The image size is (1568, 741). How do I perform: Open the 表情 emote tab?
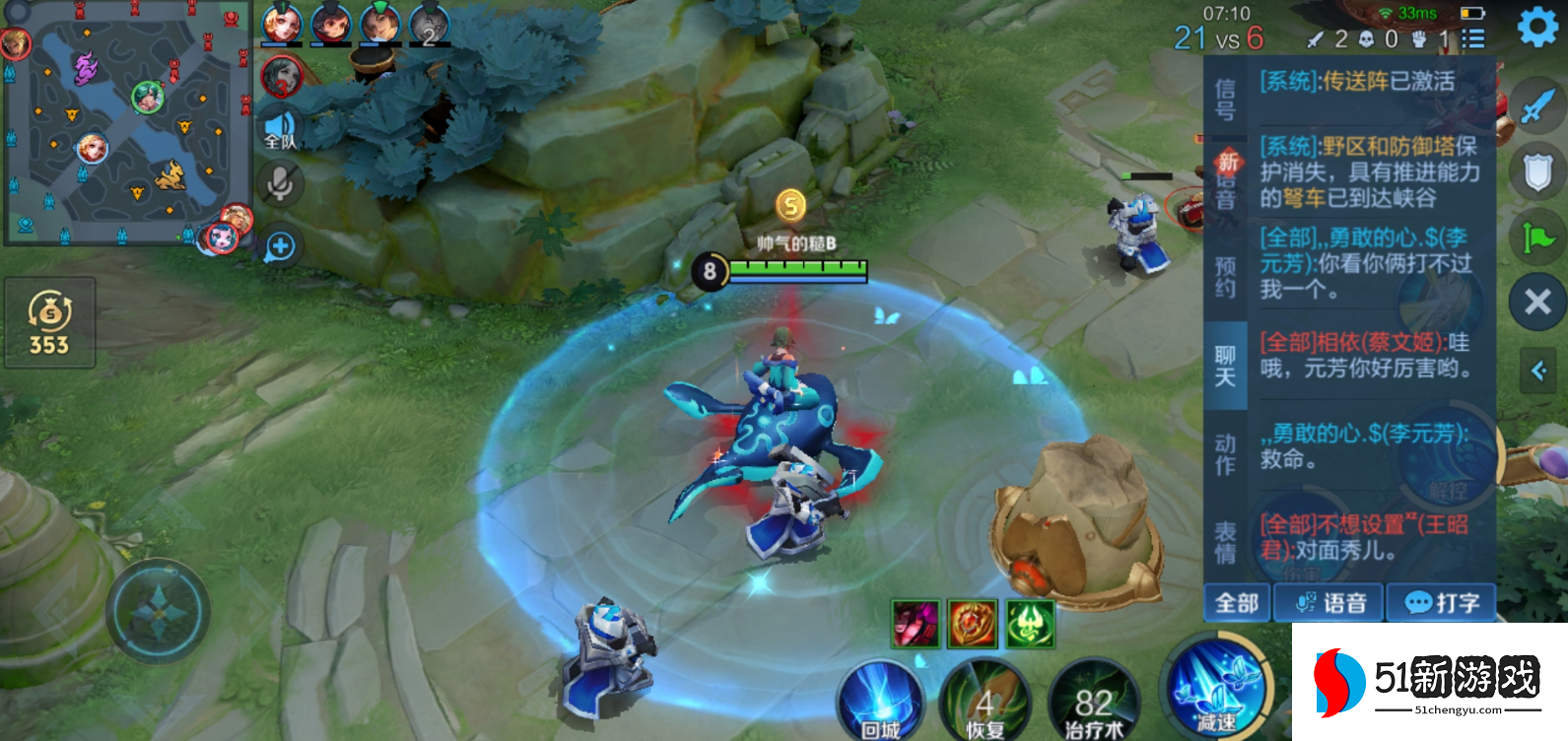coord(1225,542)
